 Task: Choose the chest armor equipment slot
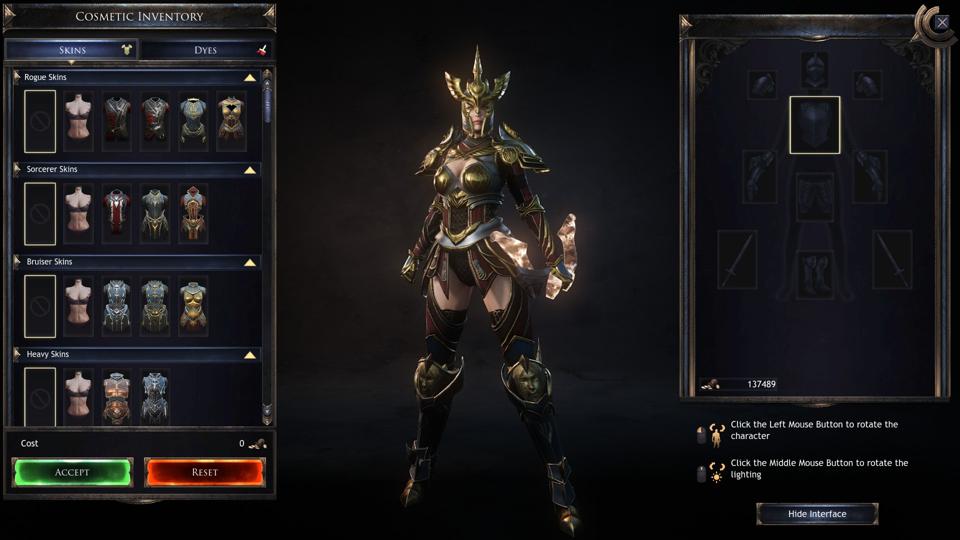[x=814, y=125]
